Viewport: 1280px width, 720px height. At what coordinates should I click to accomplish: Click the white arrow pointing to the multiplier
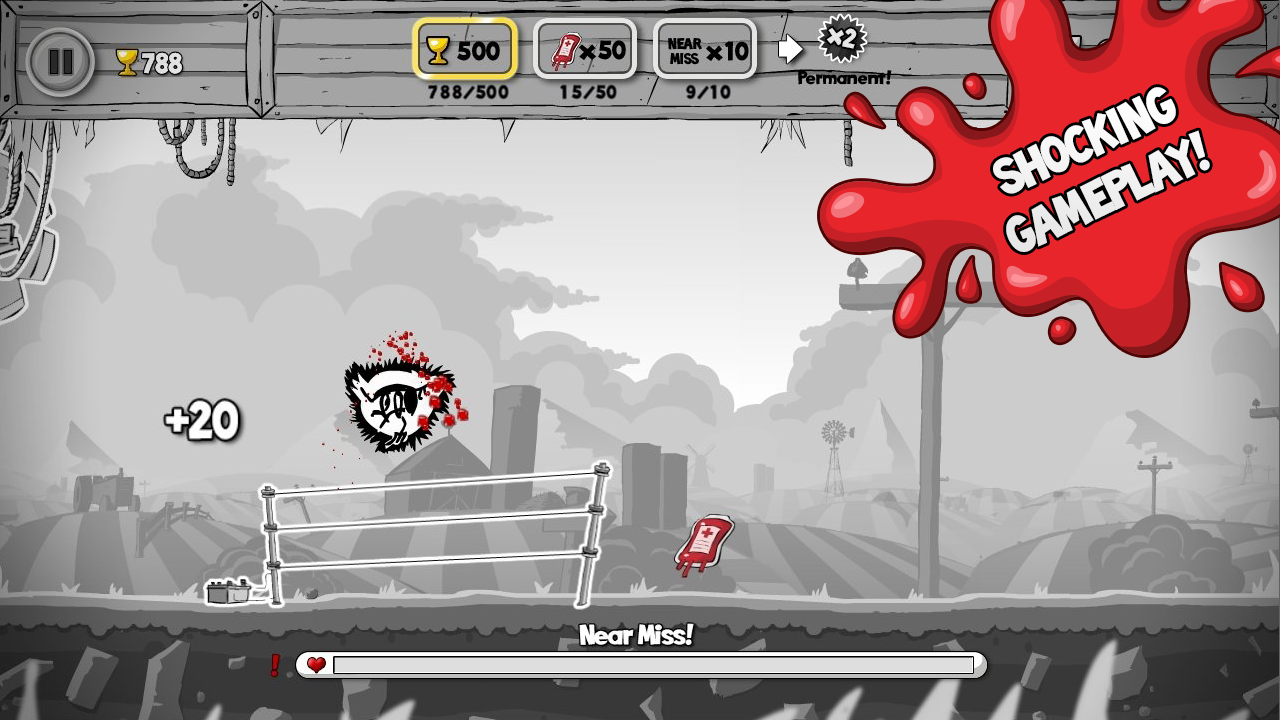pyautogui.click(x=791, y=47)
